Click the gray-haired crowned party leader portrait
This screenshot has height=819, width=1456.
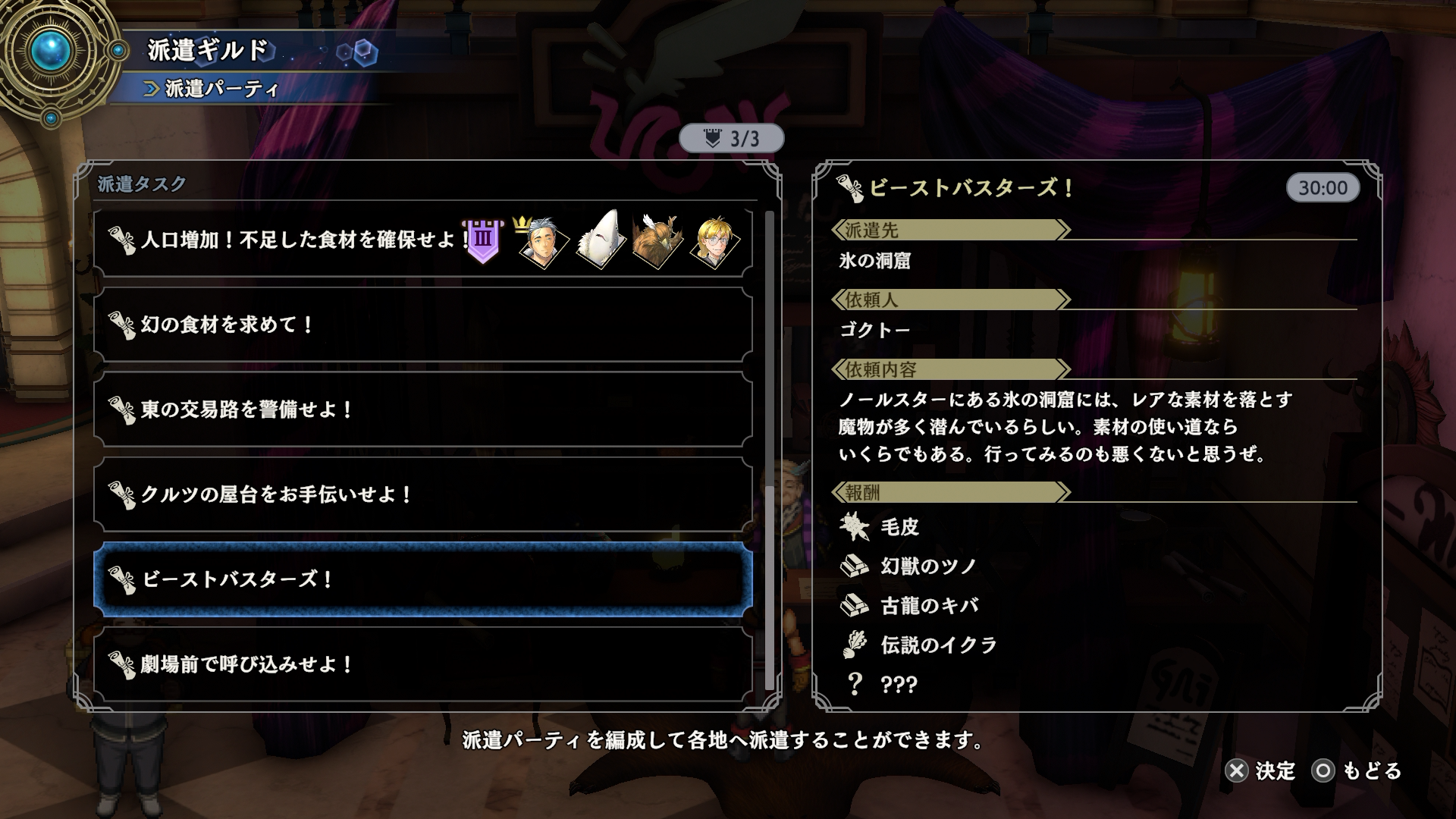pyautogui.click(x=541, y=243)
